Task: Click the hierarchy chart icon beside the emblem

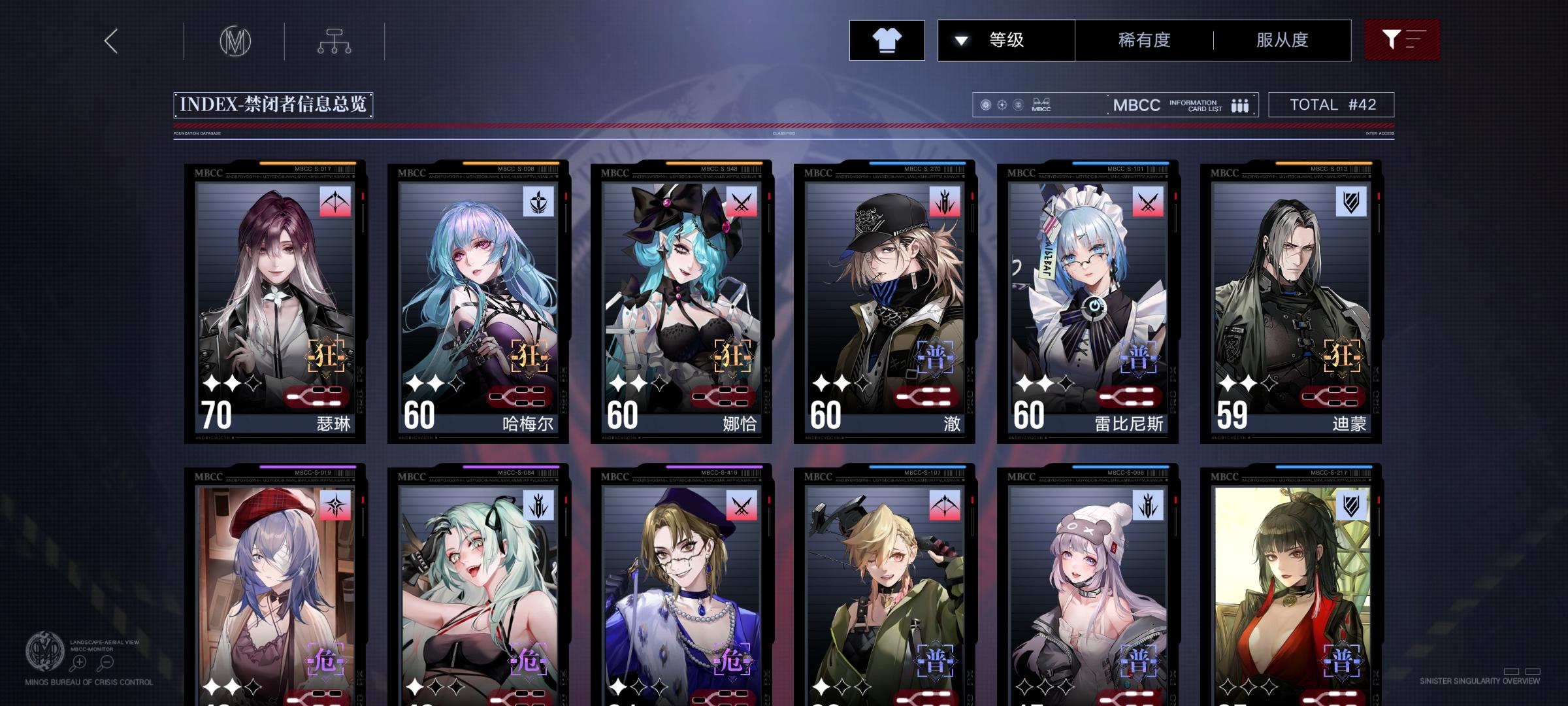Action: click(x=335, y=41)
